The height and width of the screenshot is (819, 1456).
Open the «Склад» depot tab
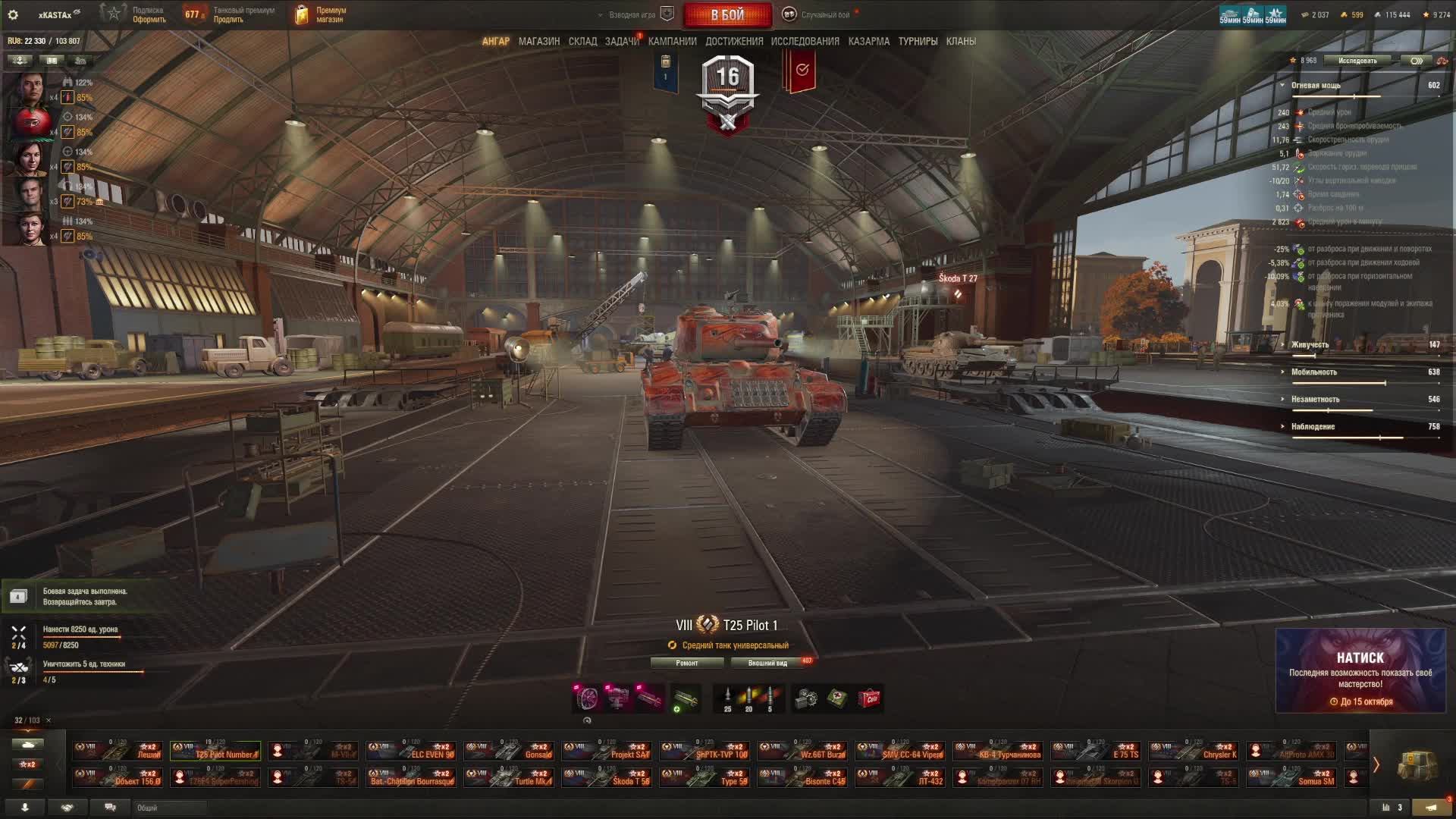coord(582,42)
